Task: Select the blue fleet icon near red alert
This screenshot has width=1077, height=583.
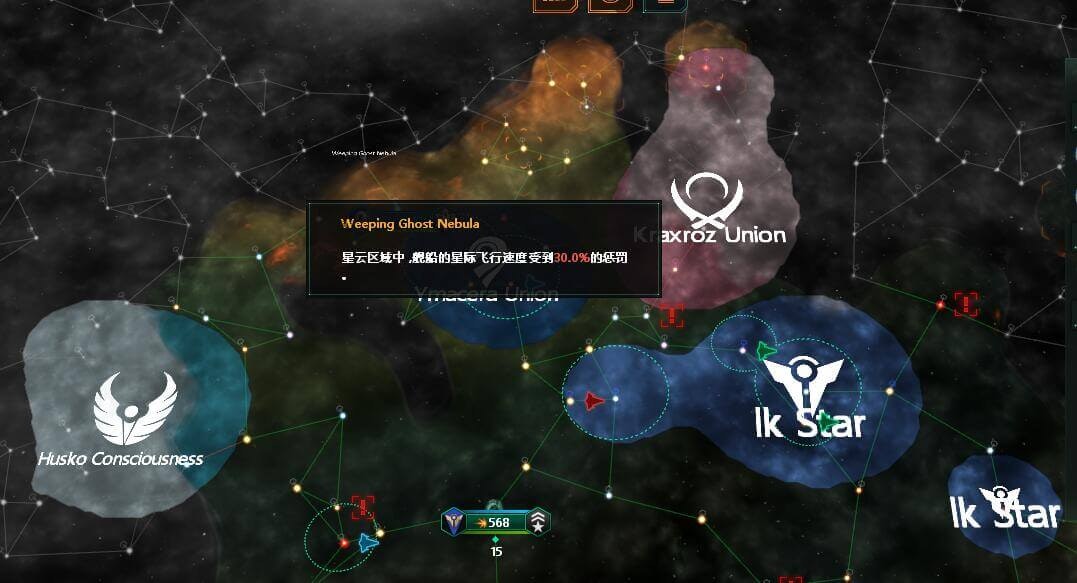Action: click(368, 541)
